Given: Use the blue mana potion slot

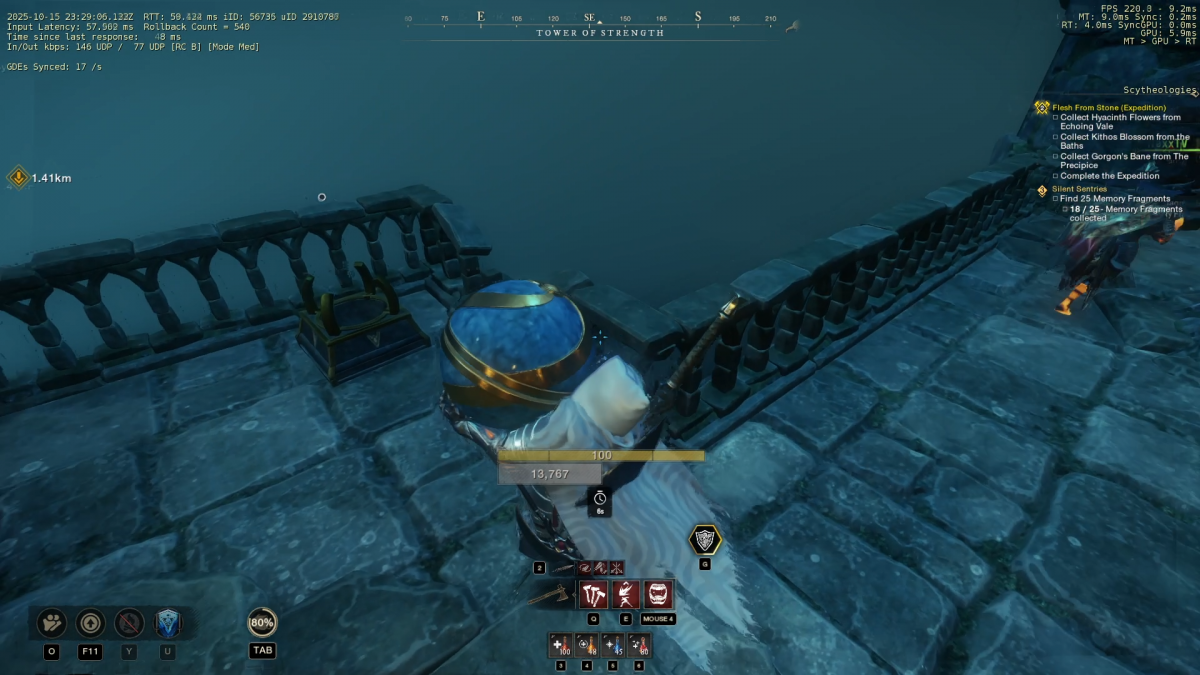Looking at the screenshot, I should (x=613, y=646).
